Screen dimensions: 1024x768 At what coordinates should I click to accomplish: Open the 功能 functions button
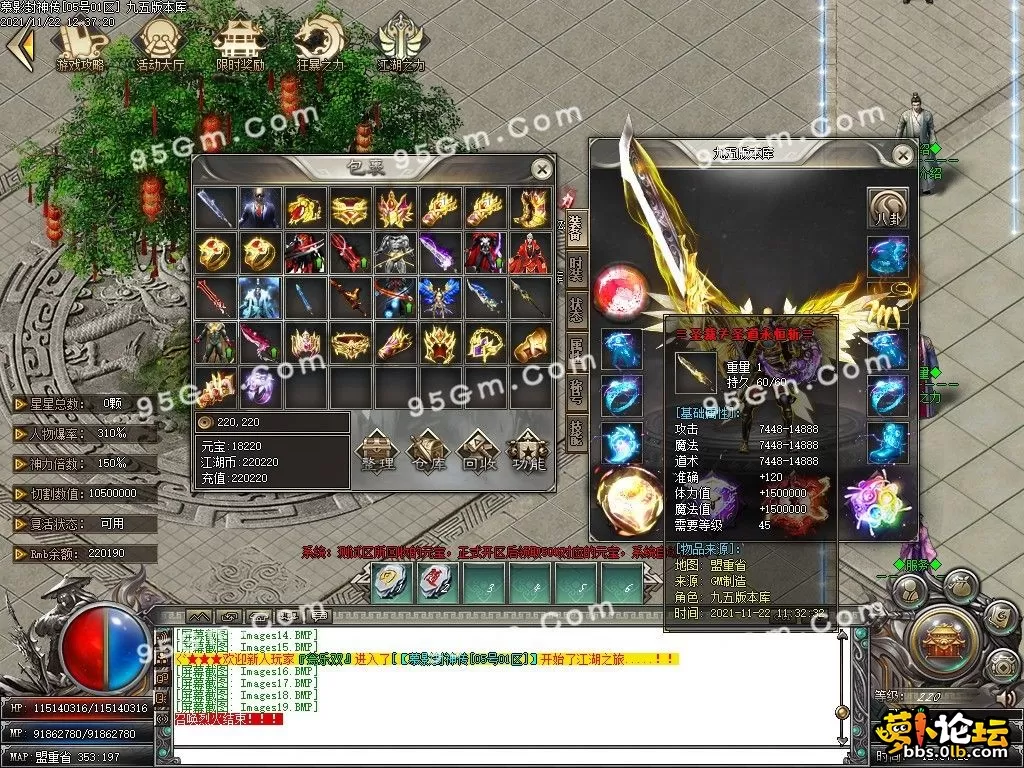tap(527, 451)
